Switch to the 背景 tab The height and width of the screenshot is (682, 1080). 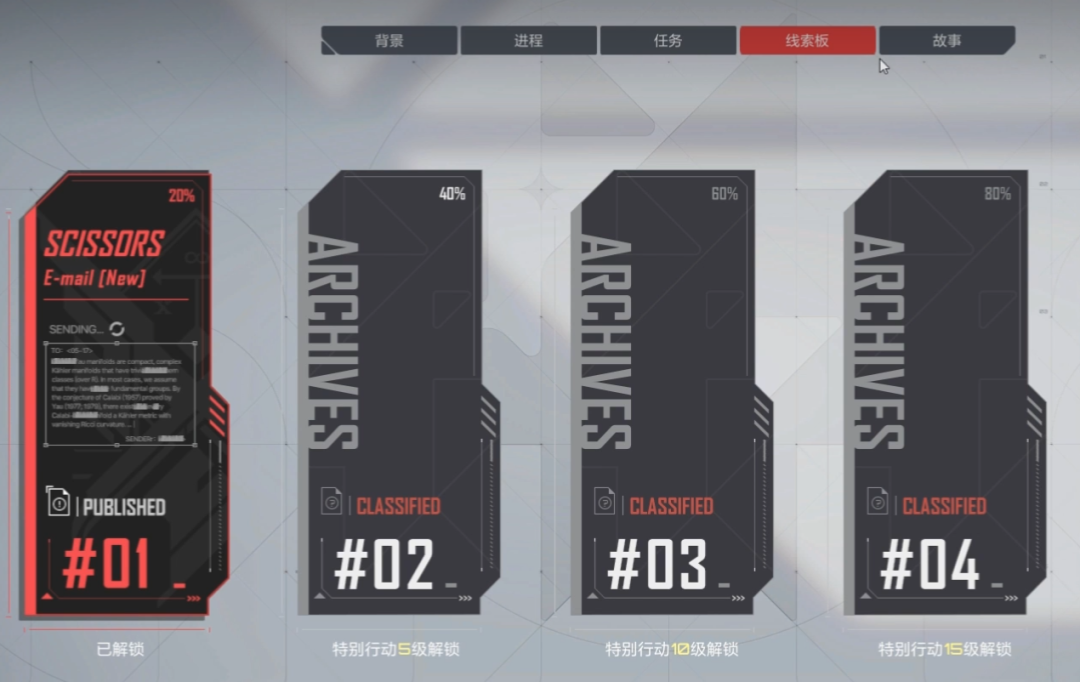click(389, 41)
